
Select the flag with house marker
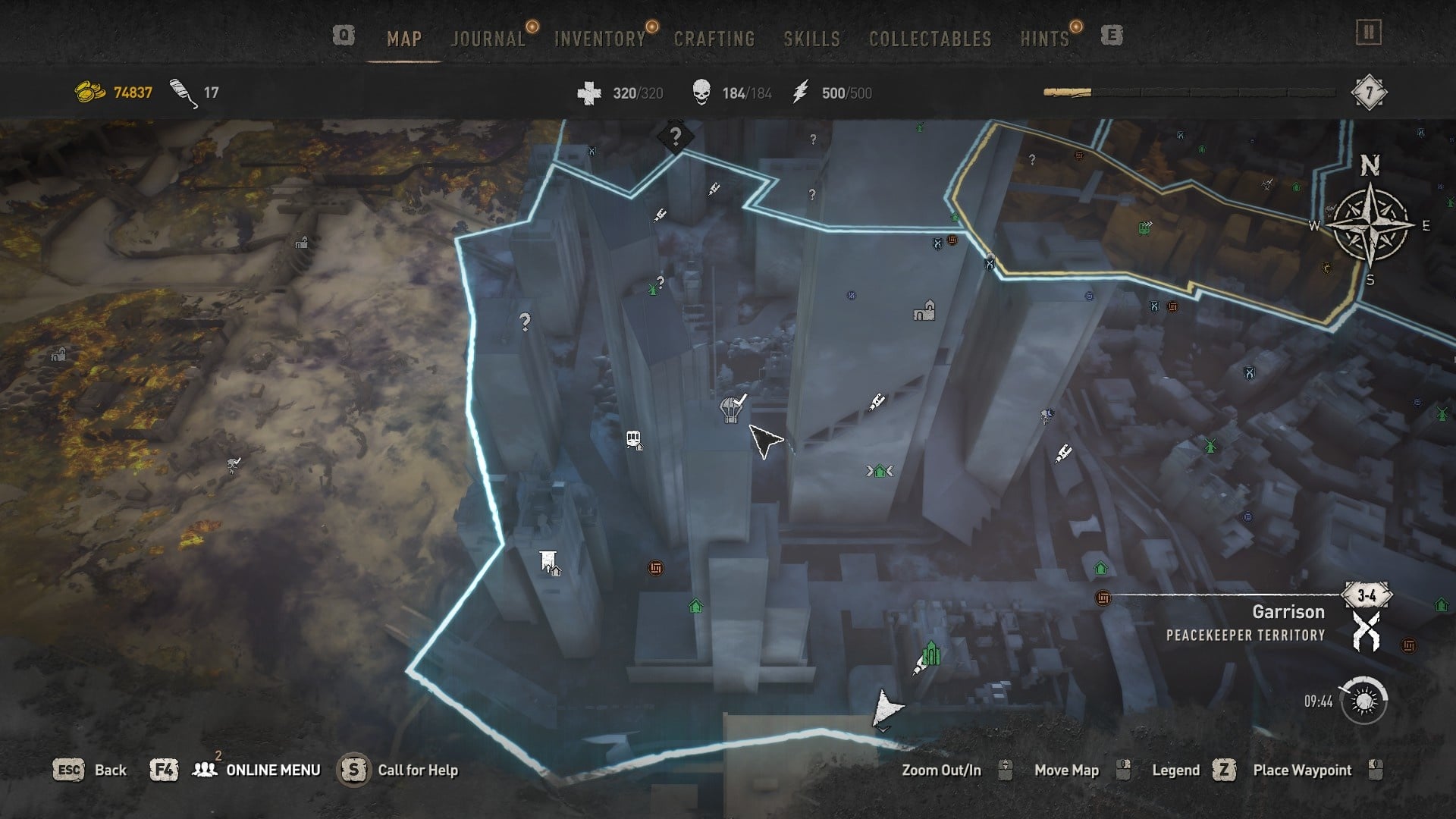coord(549,563)
